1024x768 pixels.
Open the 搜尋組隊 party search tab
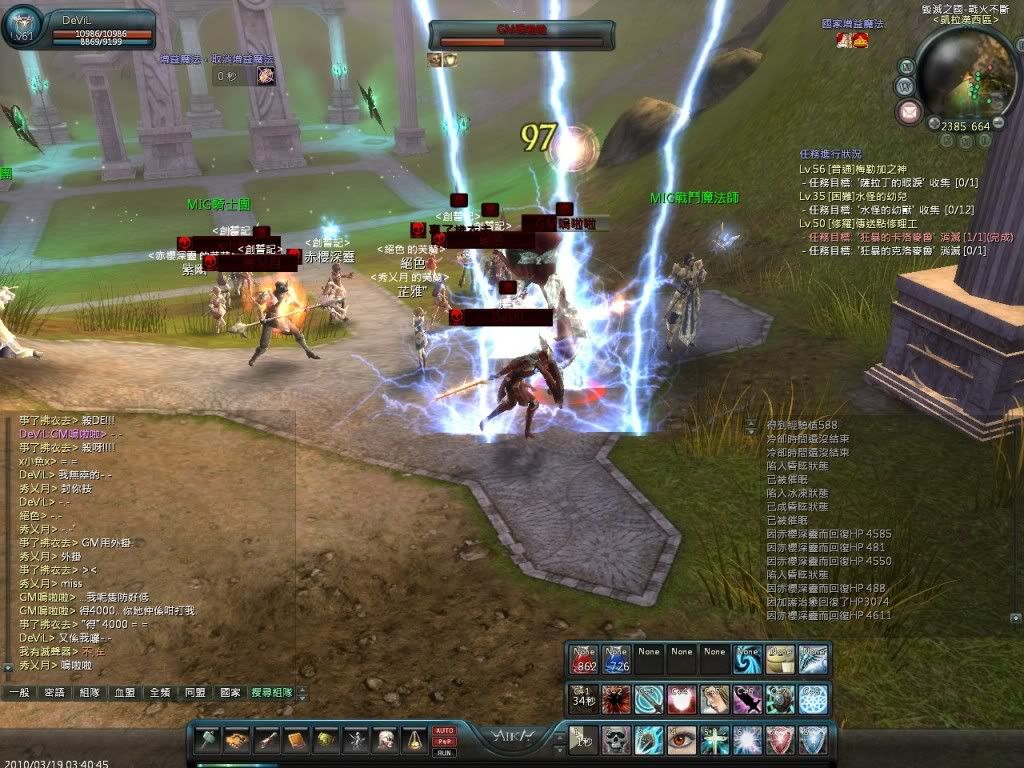pyautogui.click(x=272, y=692)
